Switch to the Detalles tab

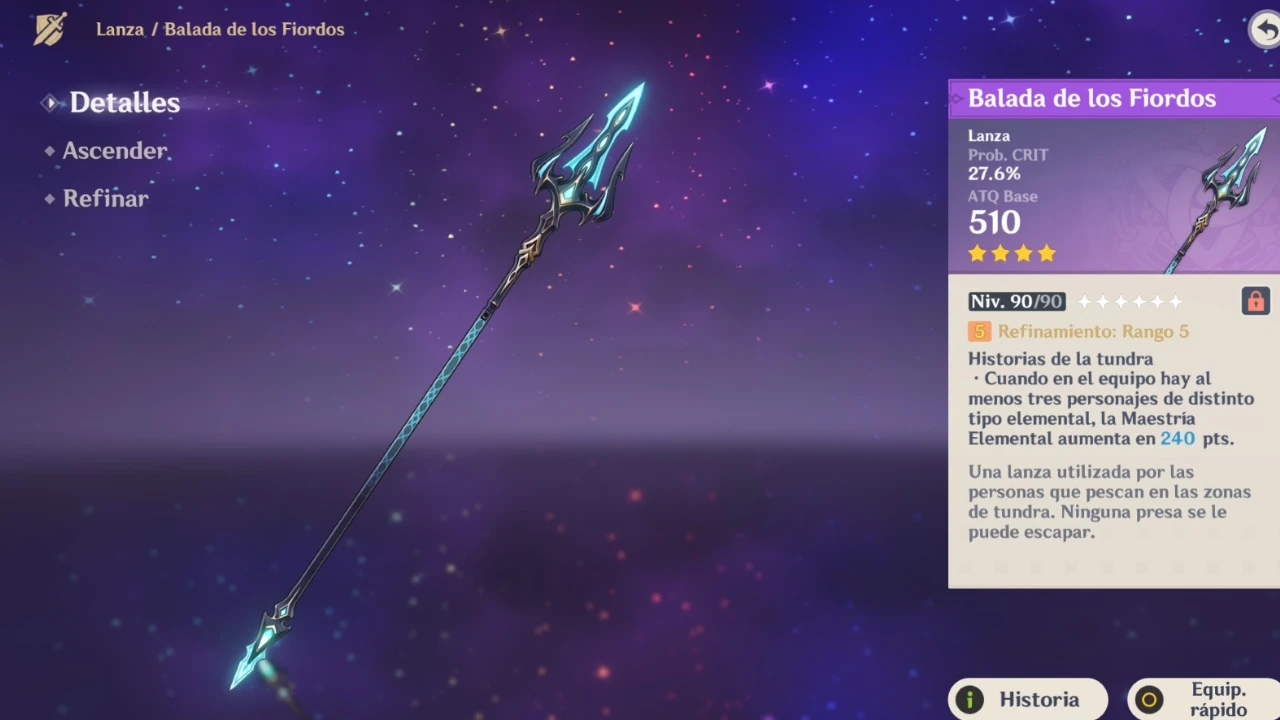coord(124,103)
